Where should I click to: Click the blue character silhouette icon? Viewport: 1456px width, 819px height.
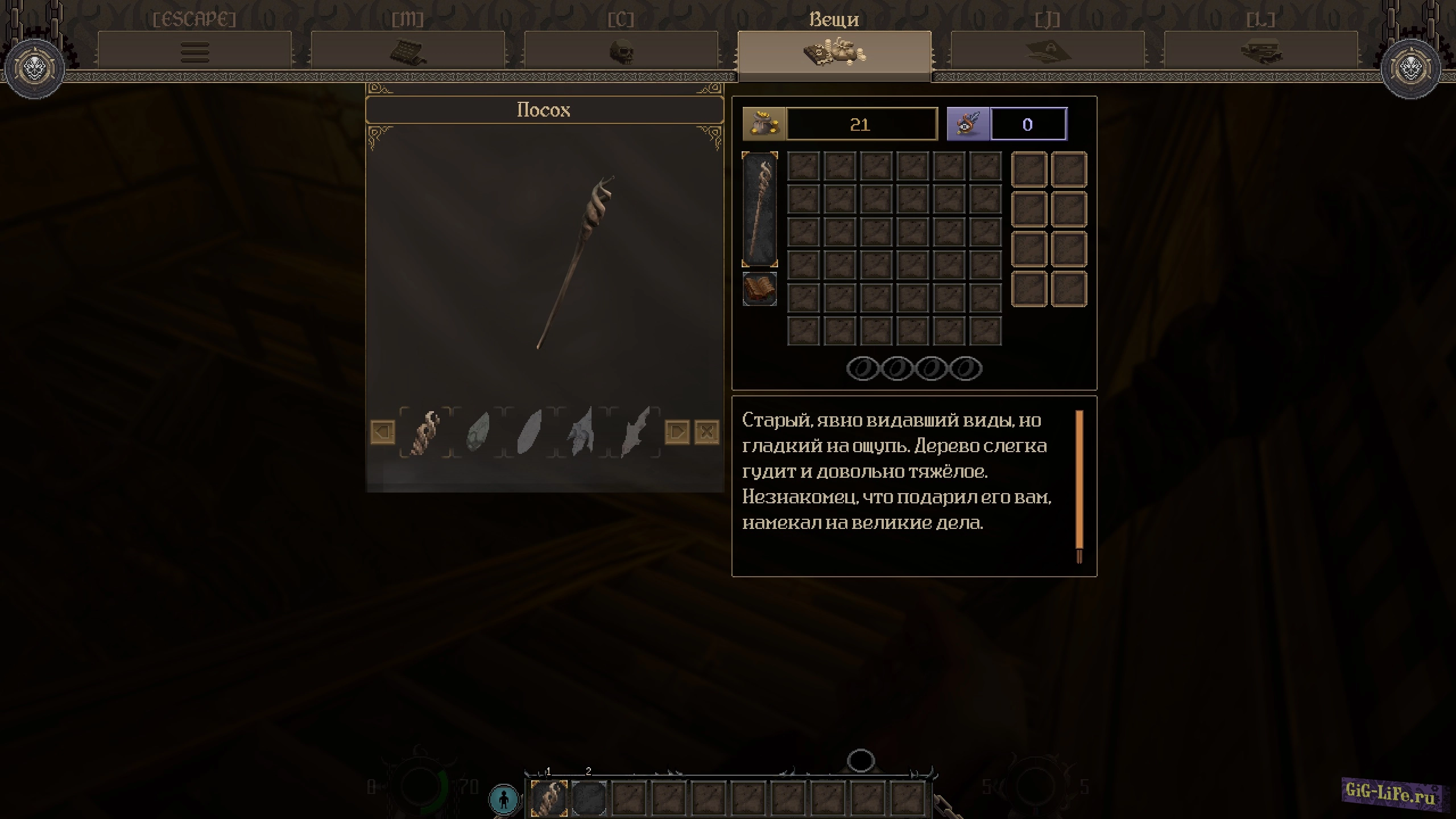point(504,799)
